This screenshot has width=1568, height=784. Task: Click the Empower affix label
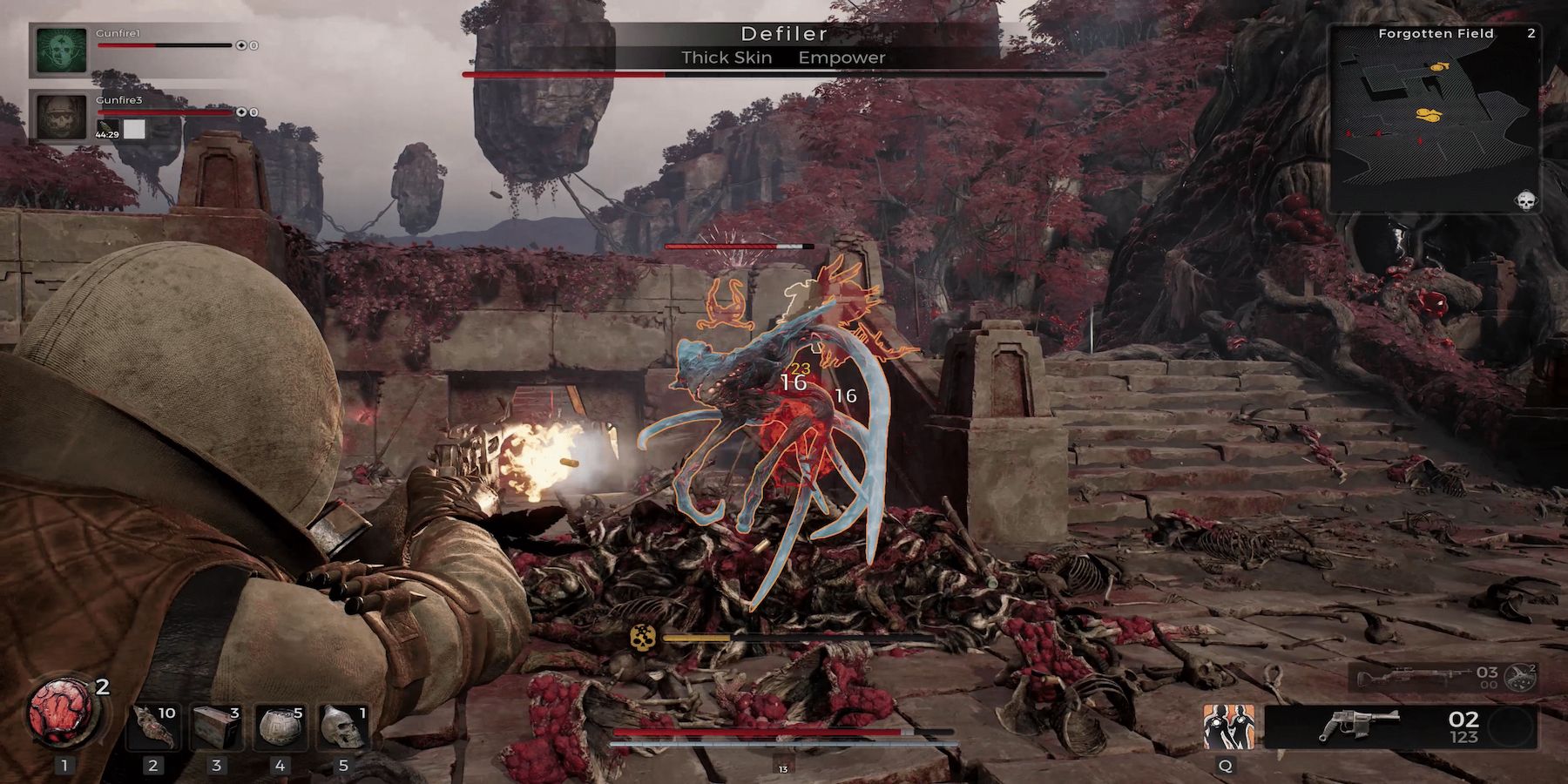tap(841, 57)
